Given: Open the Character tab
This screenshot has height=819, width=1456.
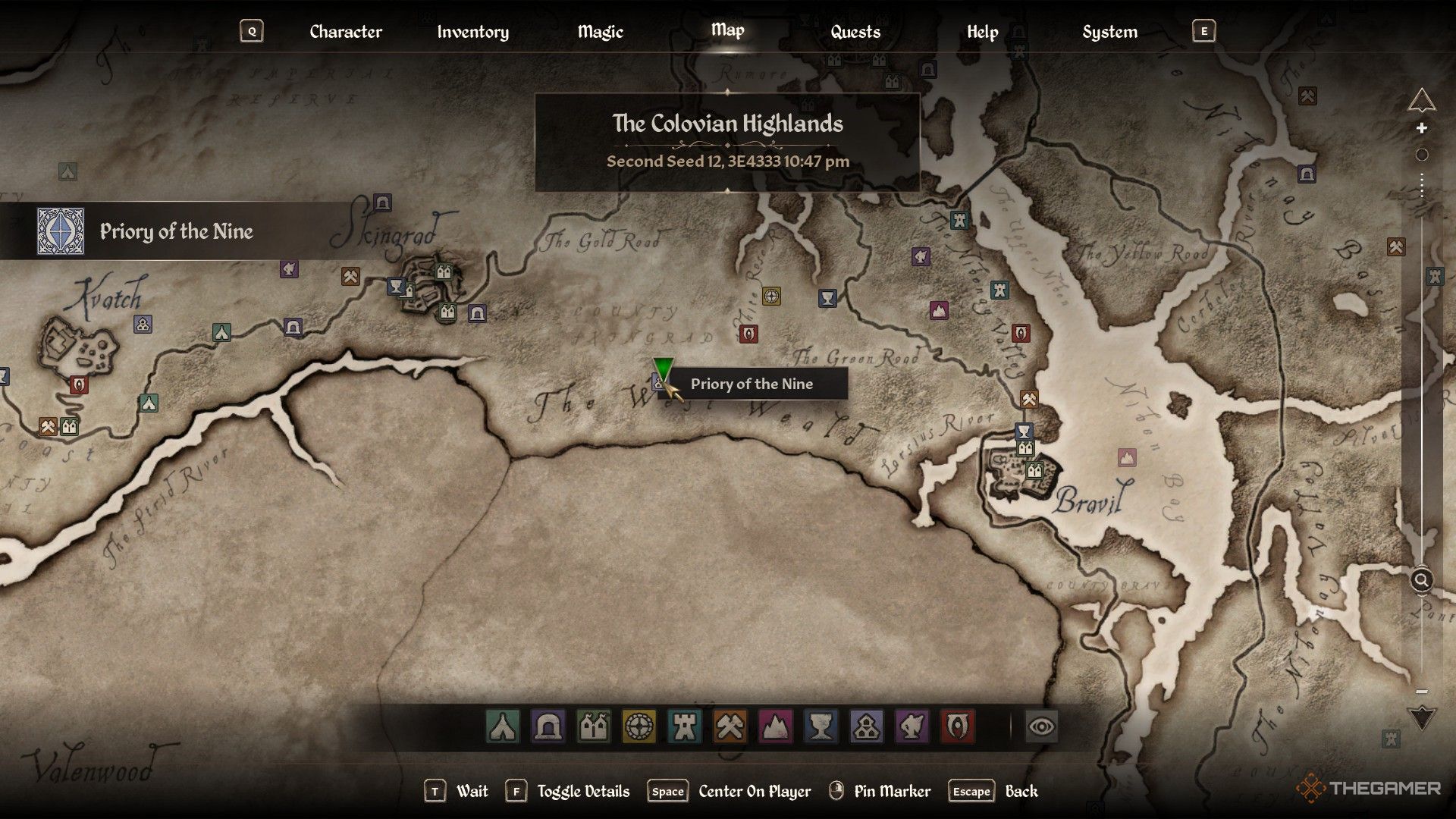Looking at the screenshot, I should 345,32.
